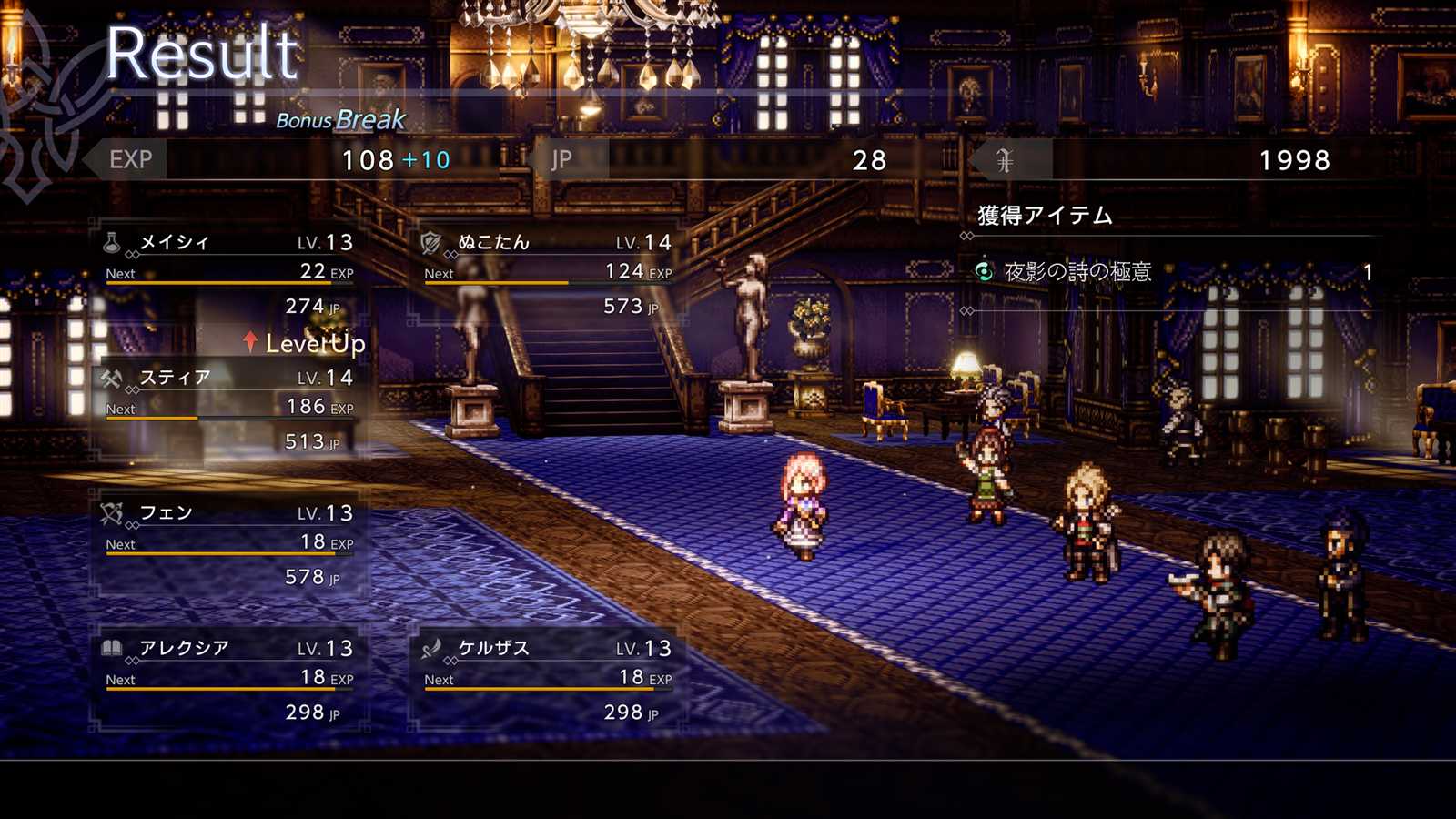The image size is (1456, 819).
Task: Select フェン's result panel
Action: tap(229, 544)
